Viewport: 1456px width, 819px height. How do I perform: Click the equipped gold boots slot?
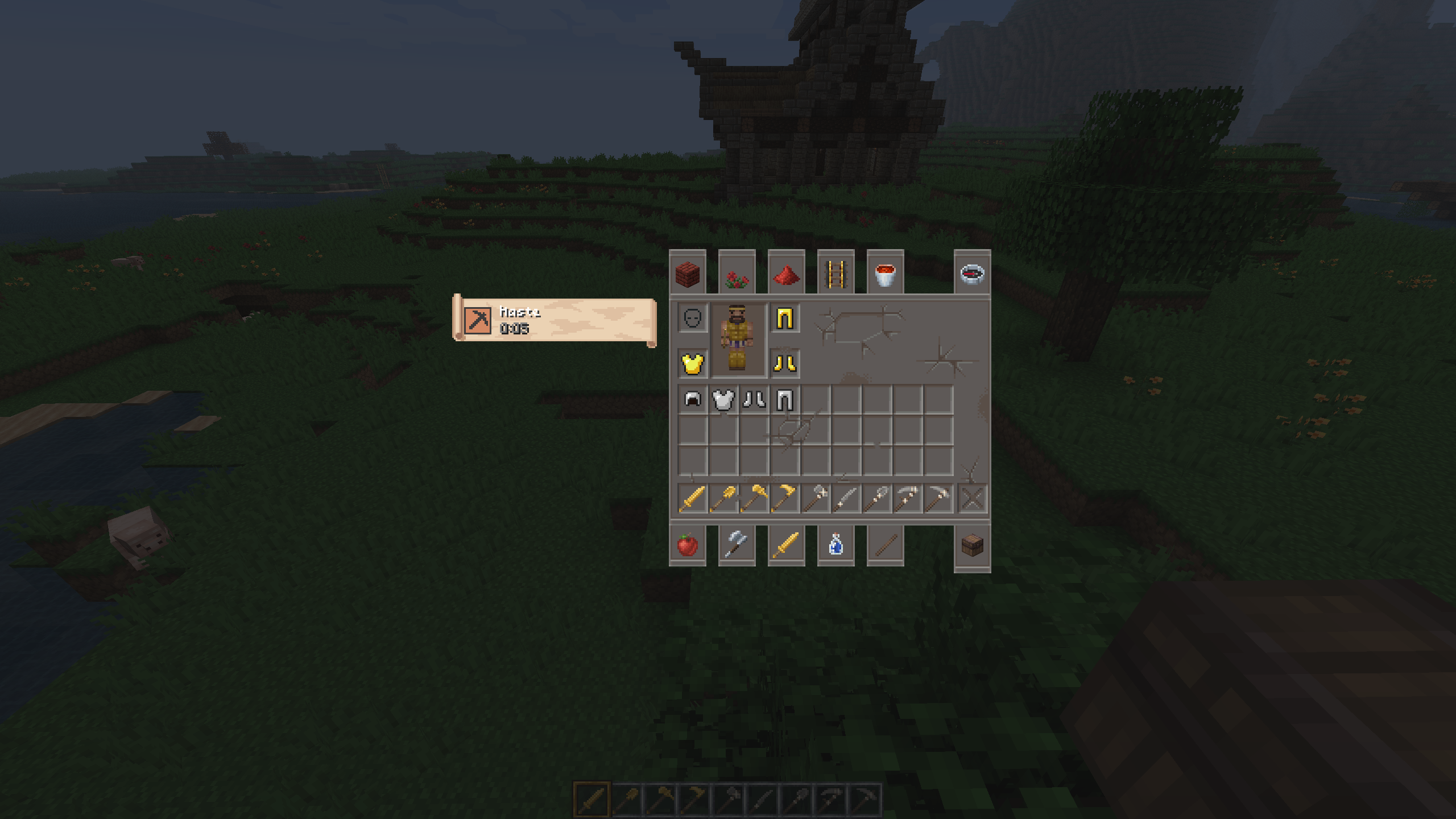[x=785, y=363]
